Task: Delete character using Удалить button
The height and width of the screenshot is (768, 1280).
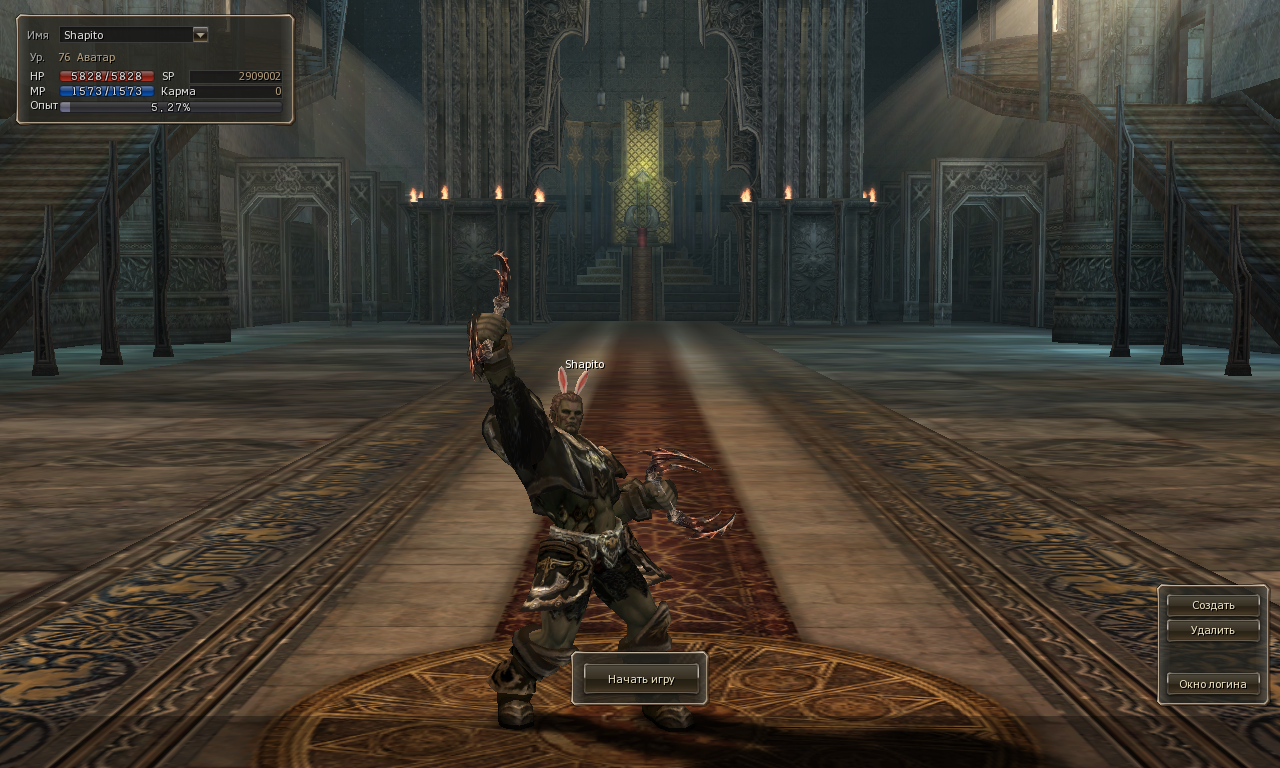Action: 1213,630
